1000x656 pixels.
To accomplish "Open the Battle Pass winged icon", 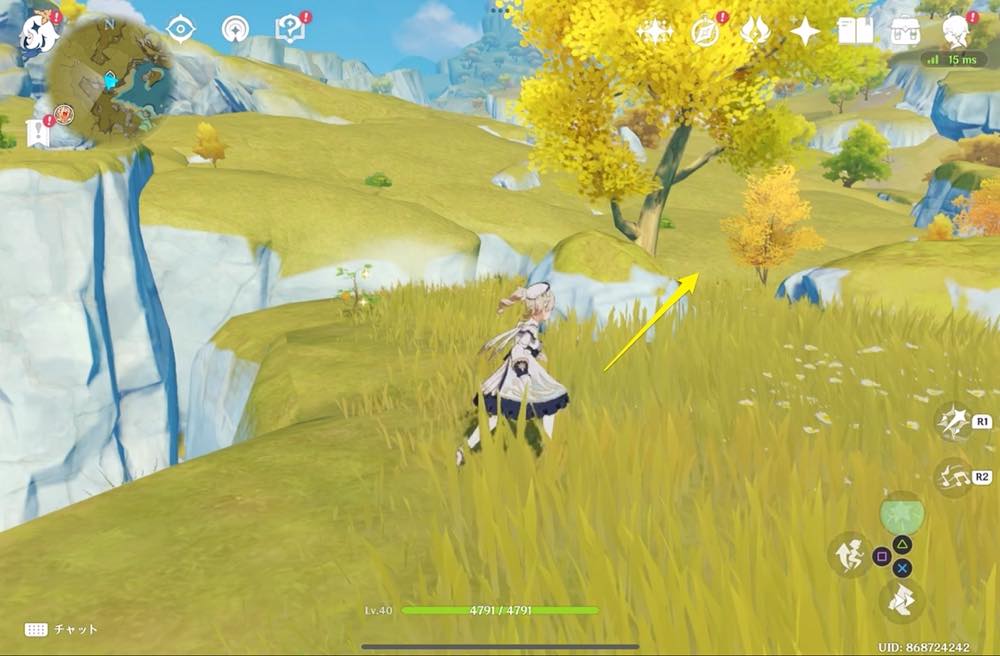I will pyautogui.click(x=755, y=32).
